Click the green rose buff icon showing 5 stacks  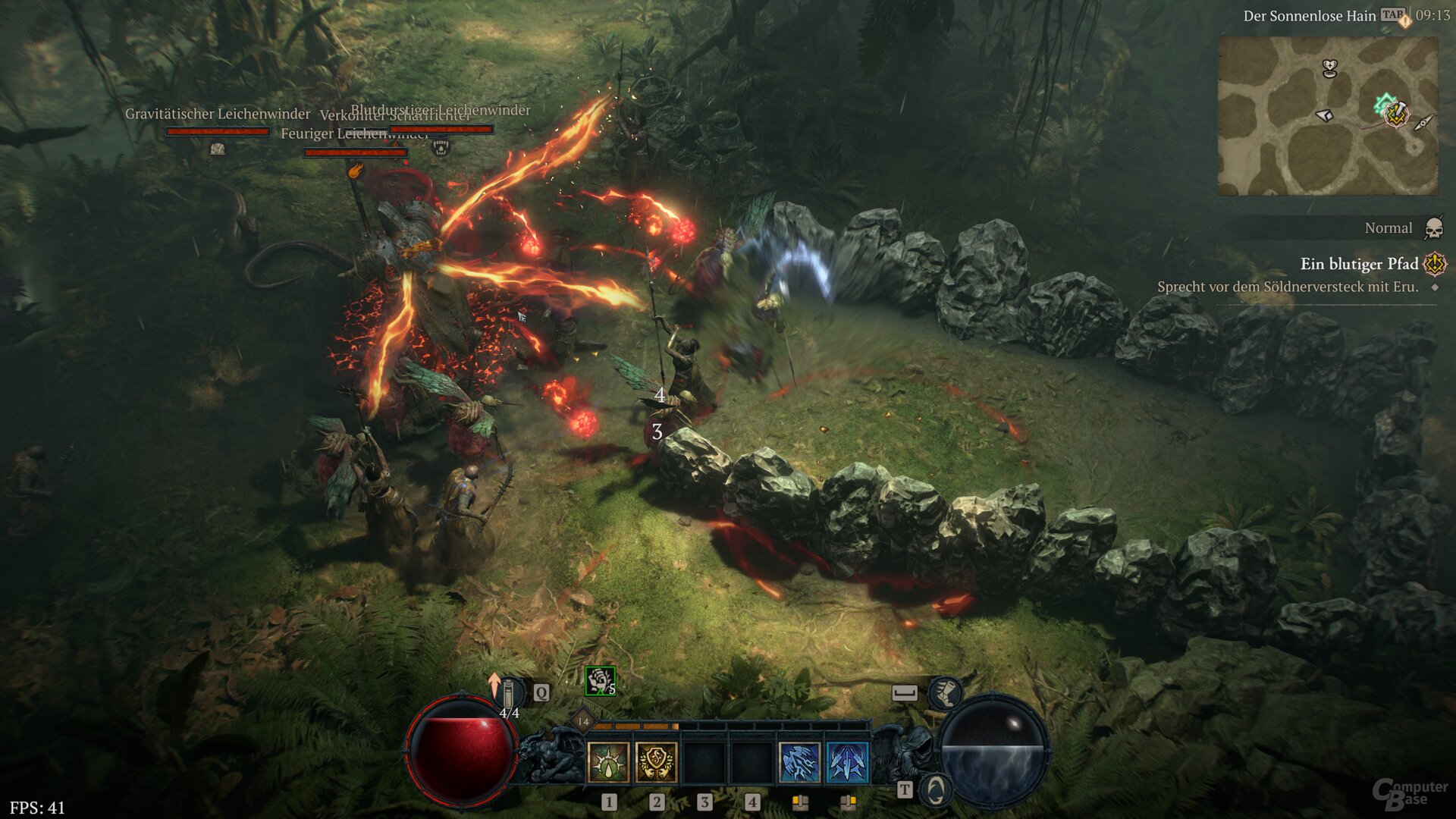tap(600, 682)
